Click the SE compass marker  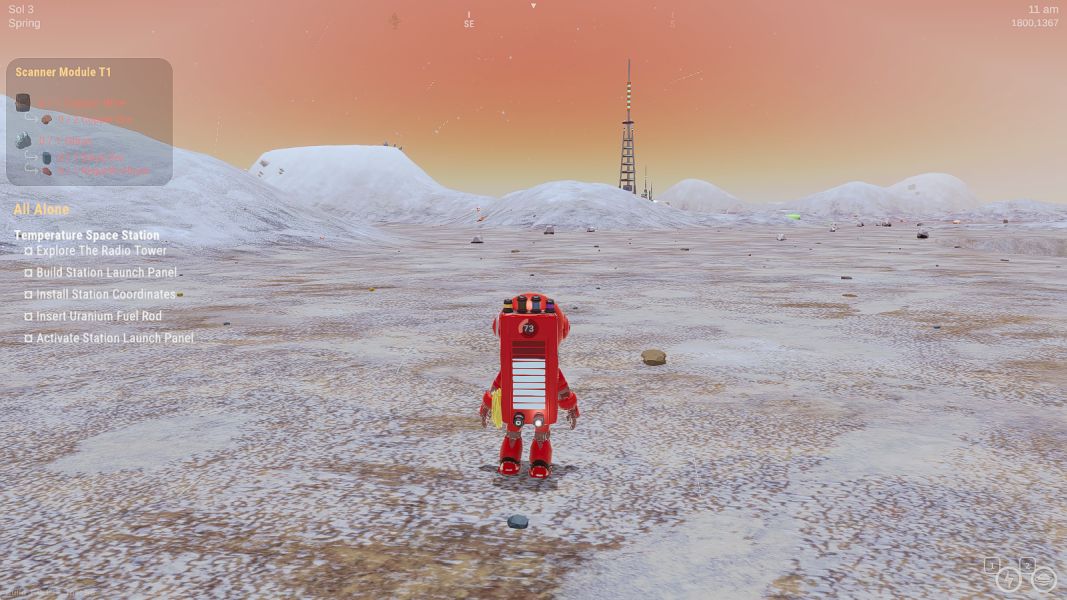point(469,23)
